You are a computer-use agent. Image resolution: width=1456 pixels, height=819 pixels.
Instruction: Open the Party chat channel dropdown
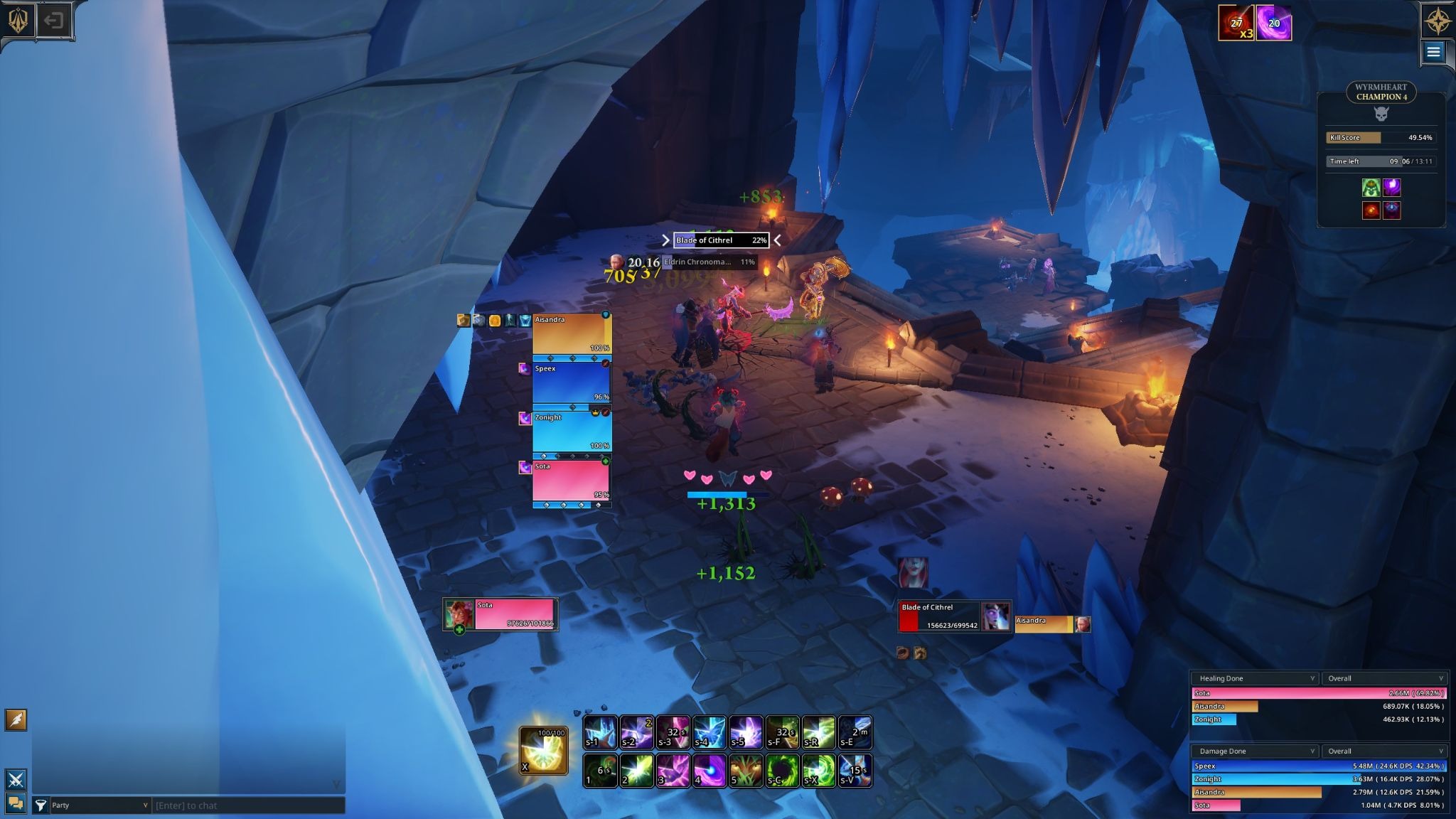(100, 805)
